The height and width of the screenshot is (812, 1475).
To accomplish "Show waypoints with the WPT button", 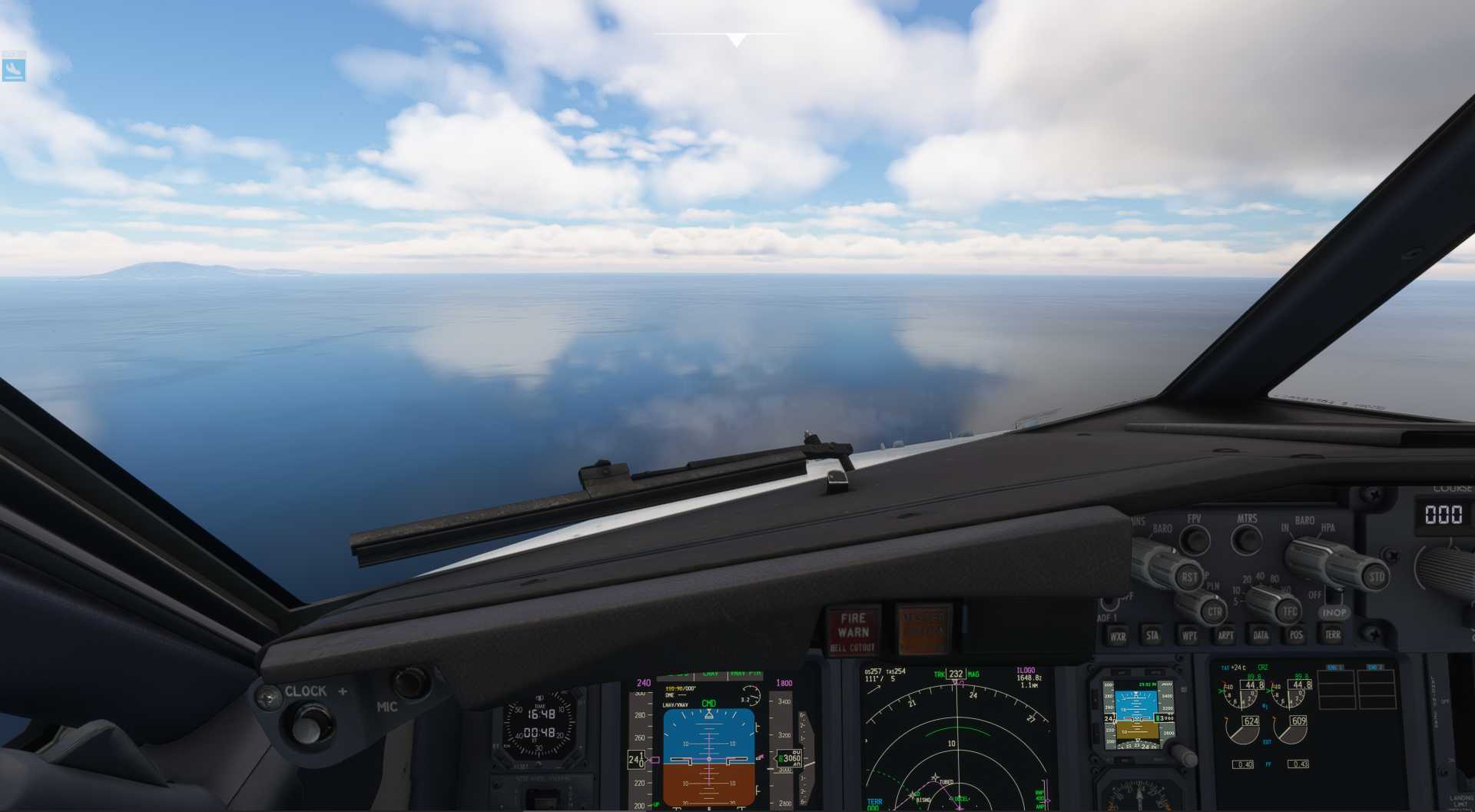I will click(1188, 635).
